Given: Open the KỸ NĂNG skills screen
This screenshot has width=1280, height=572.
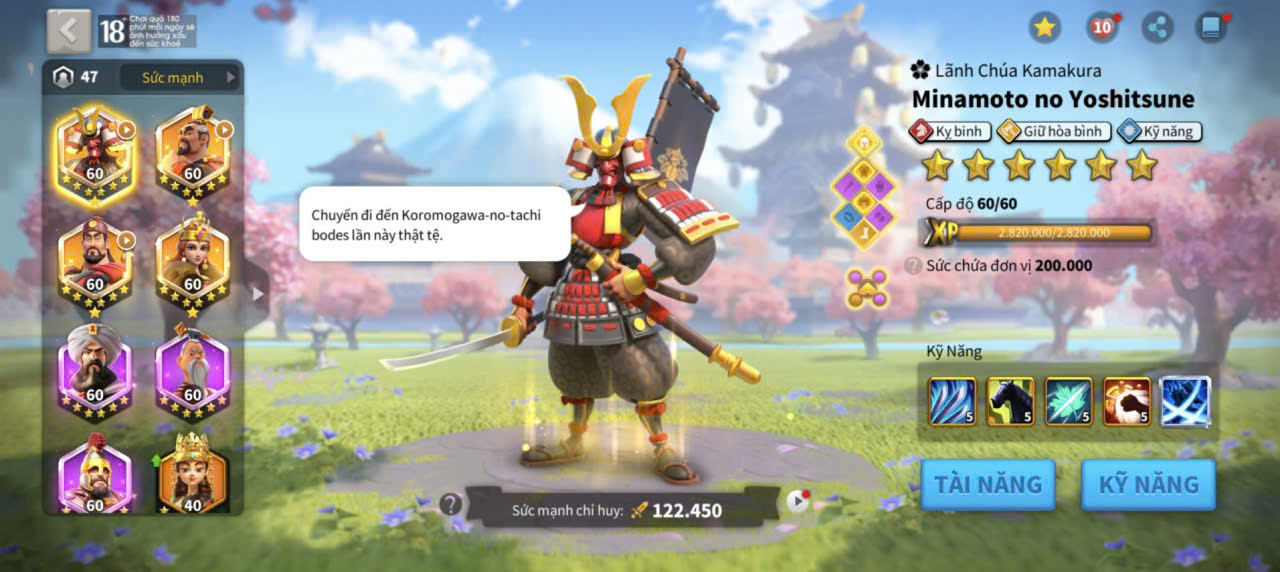Looking at the screenshot, I should pyautogui.click(x=1148, y=485).
